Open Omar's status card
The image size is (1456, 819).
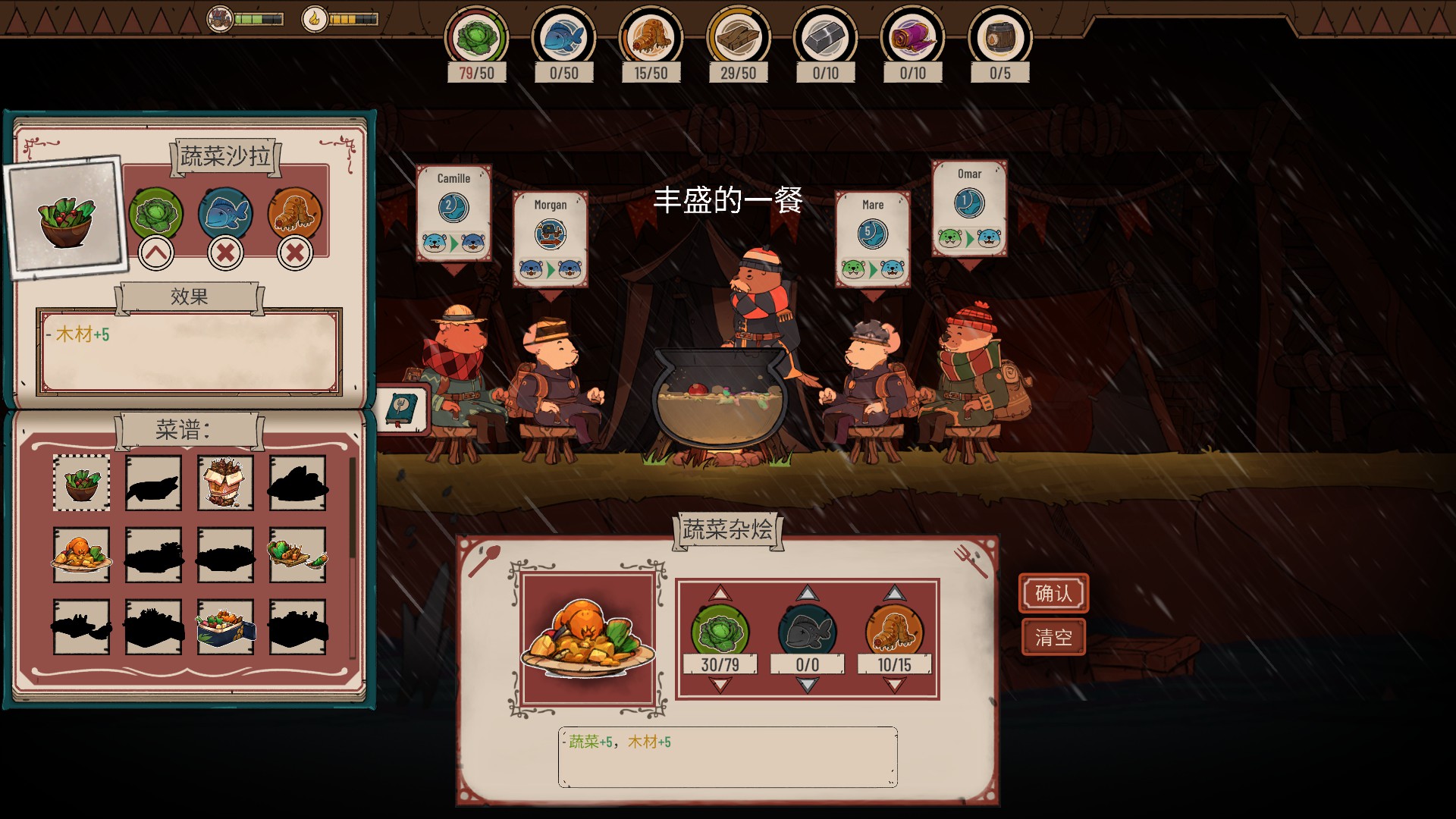point(969,209)
